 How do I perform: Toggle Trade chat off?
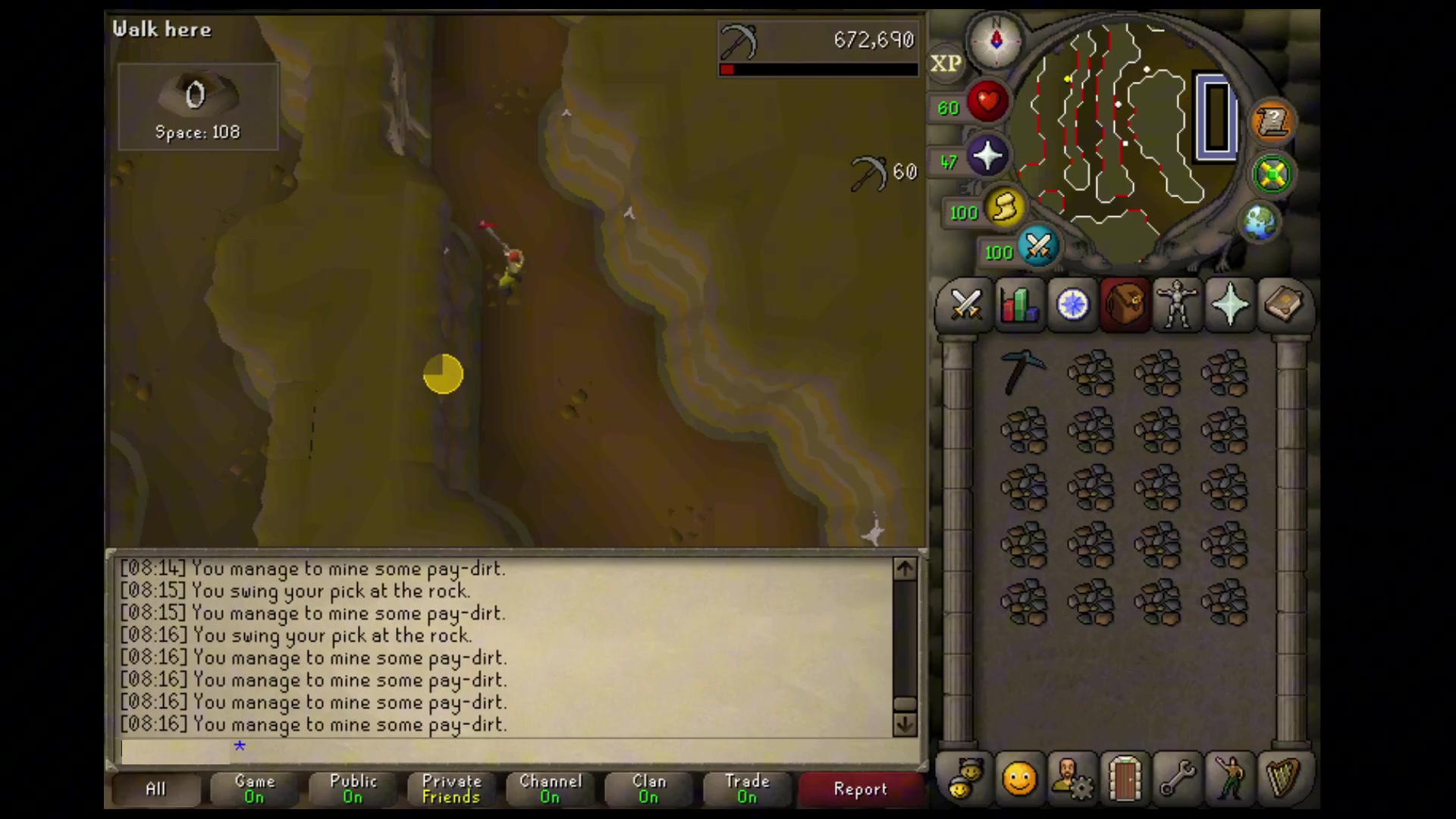pos(746,789)
